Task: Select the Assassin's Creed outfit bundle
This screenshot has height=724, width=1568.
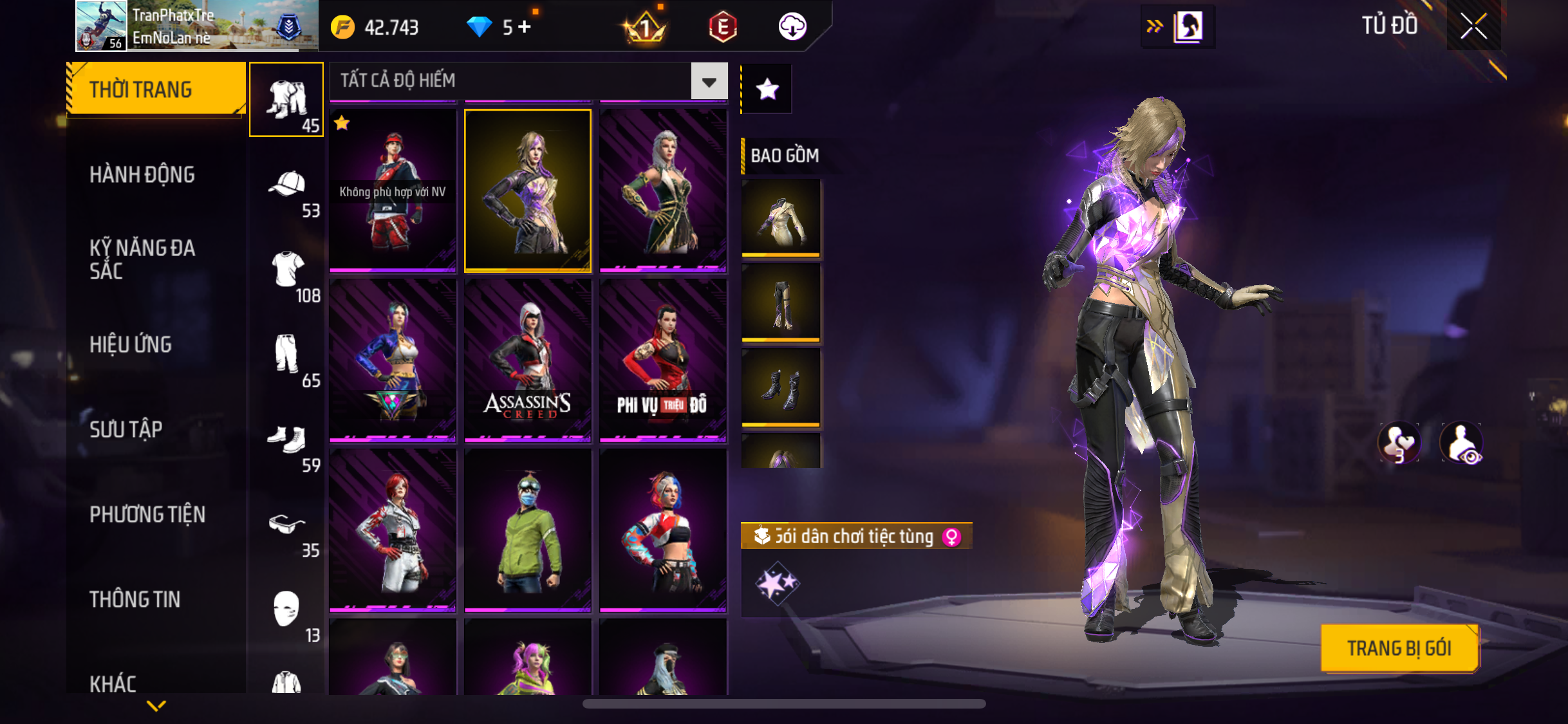Action: (527, 360)
